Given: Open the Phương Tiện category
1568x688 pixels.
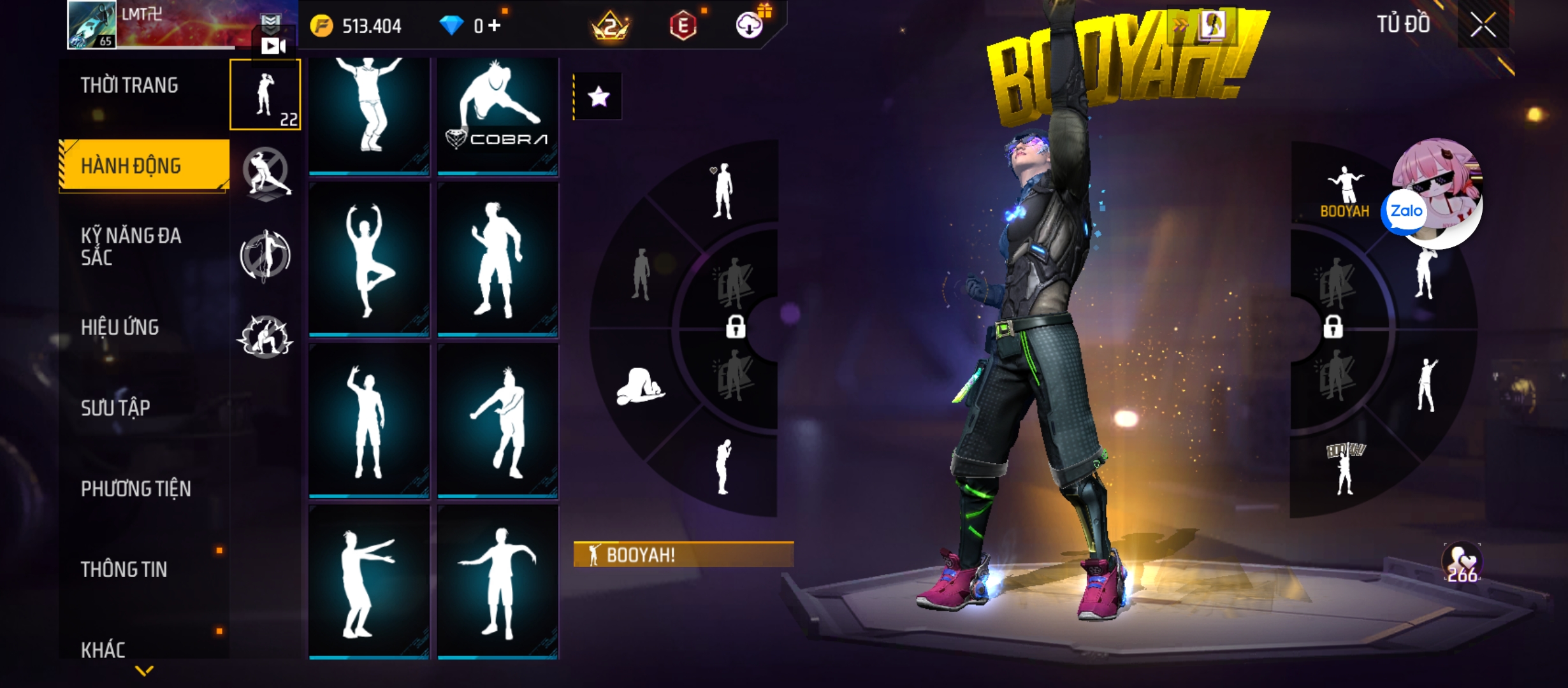Looking at the screenshot, I should click(136, 489).
